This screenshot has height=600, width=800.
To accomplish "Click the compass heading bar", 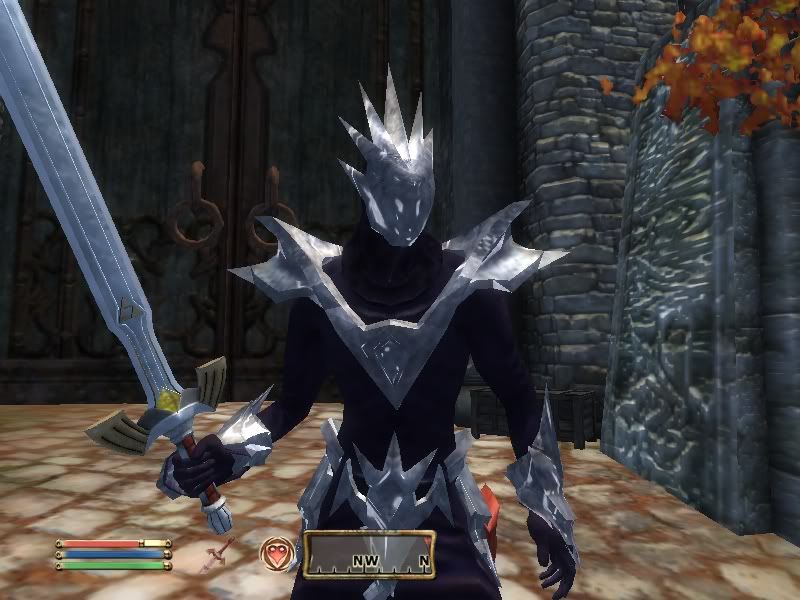I will (x=369, y=555).
